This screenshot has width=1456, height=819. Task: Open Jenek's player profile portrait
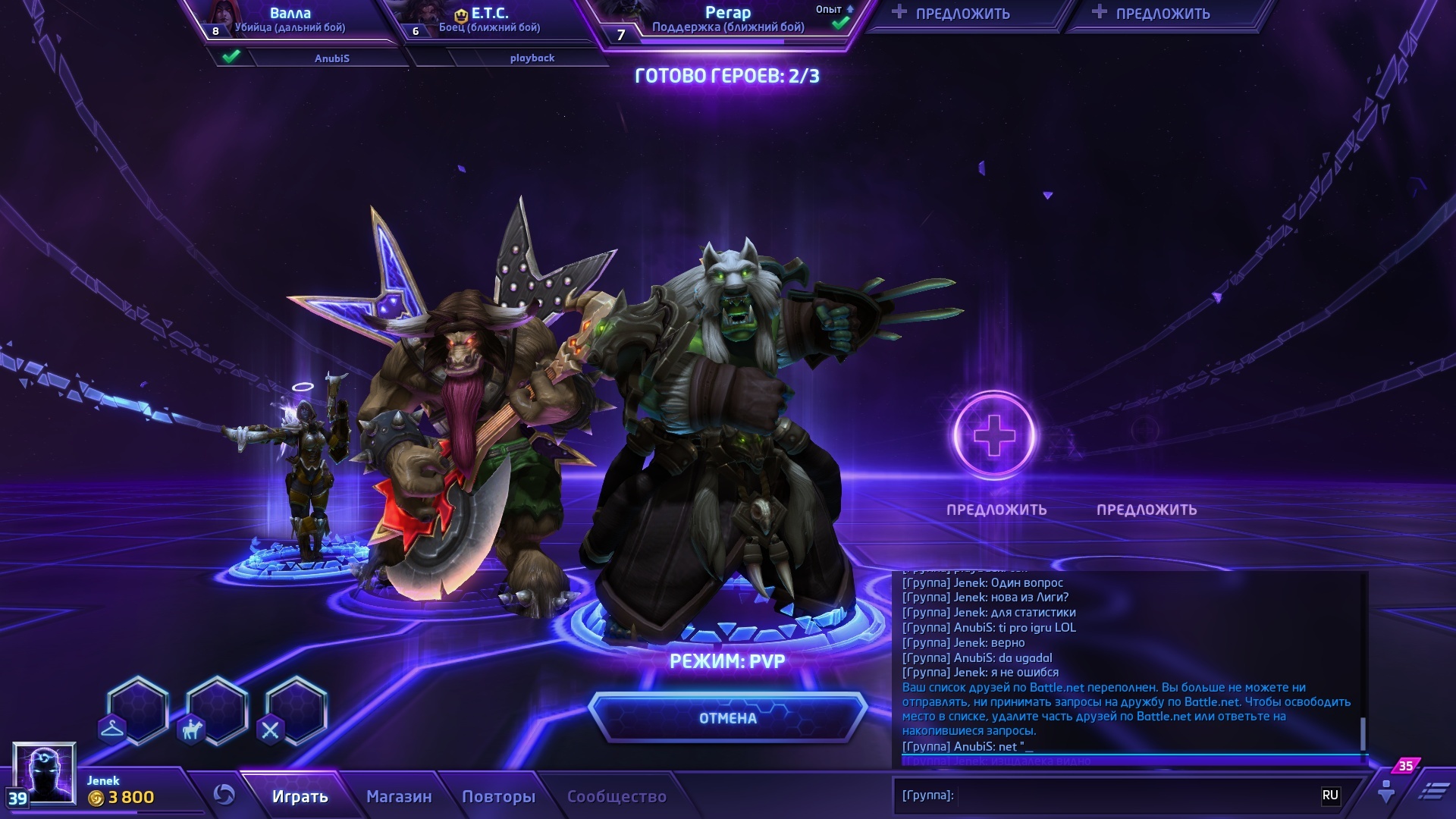click(44, 772)
